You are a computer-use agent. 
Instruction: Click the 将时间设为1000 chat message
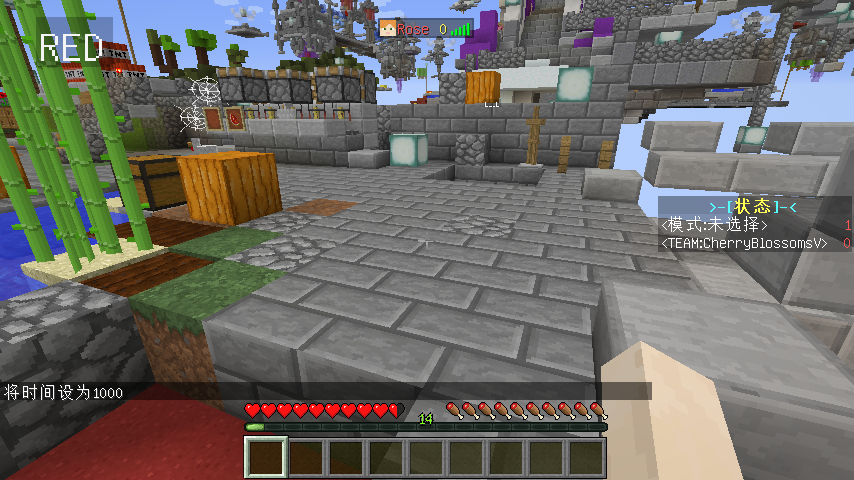64,393
